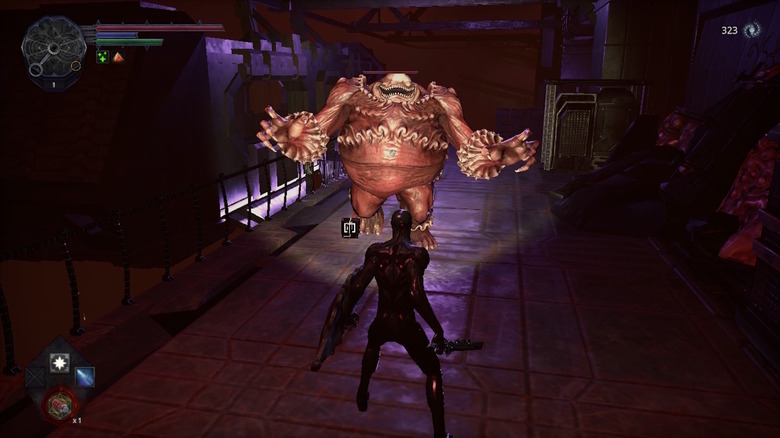The width and height of the screenshot is (780, 438).
Task: Use the red consumable item slot
Action: [x=58, y=404]
